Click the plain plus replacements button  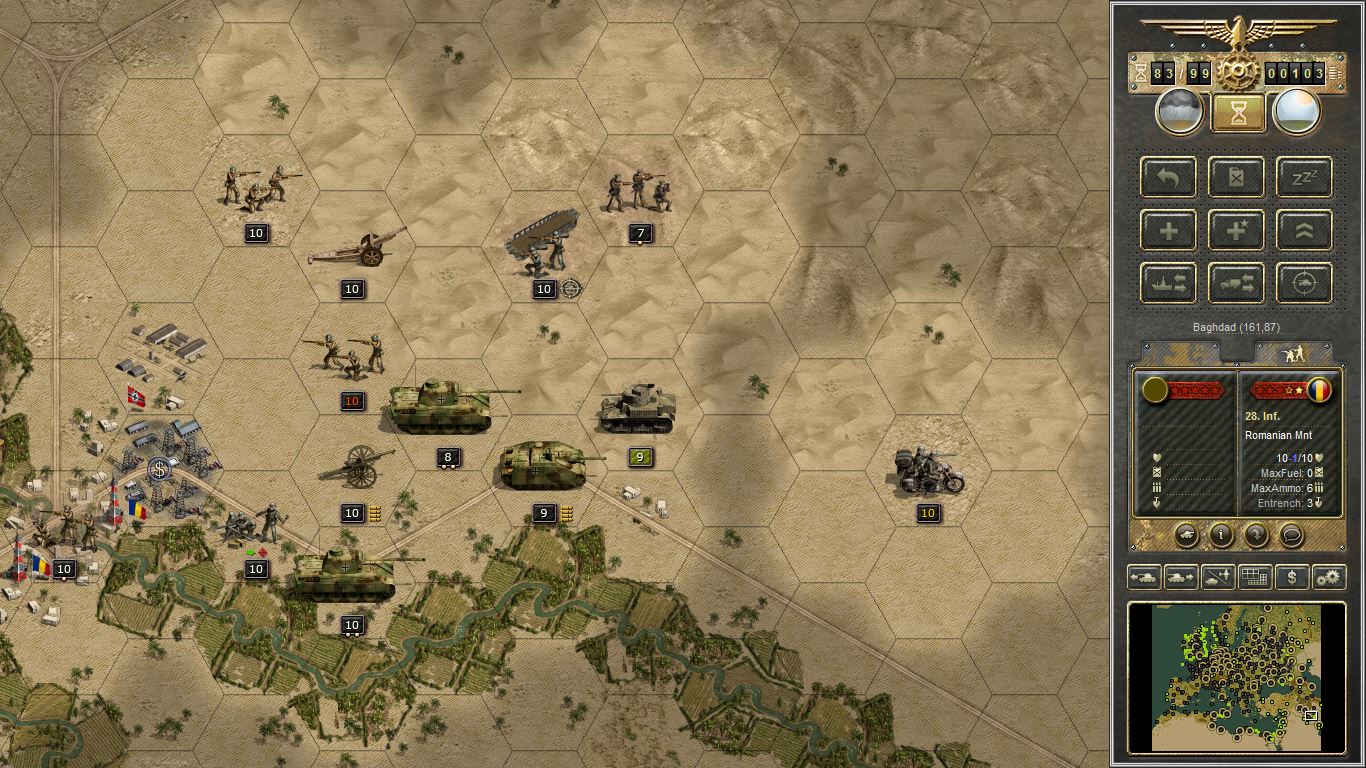coord(1168,230)
